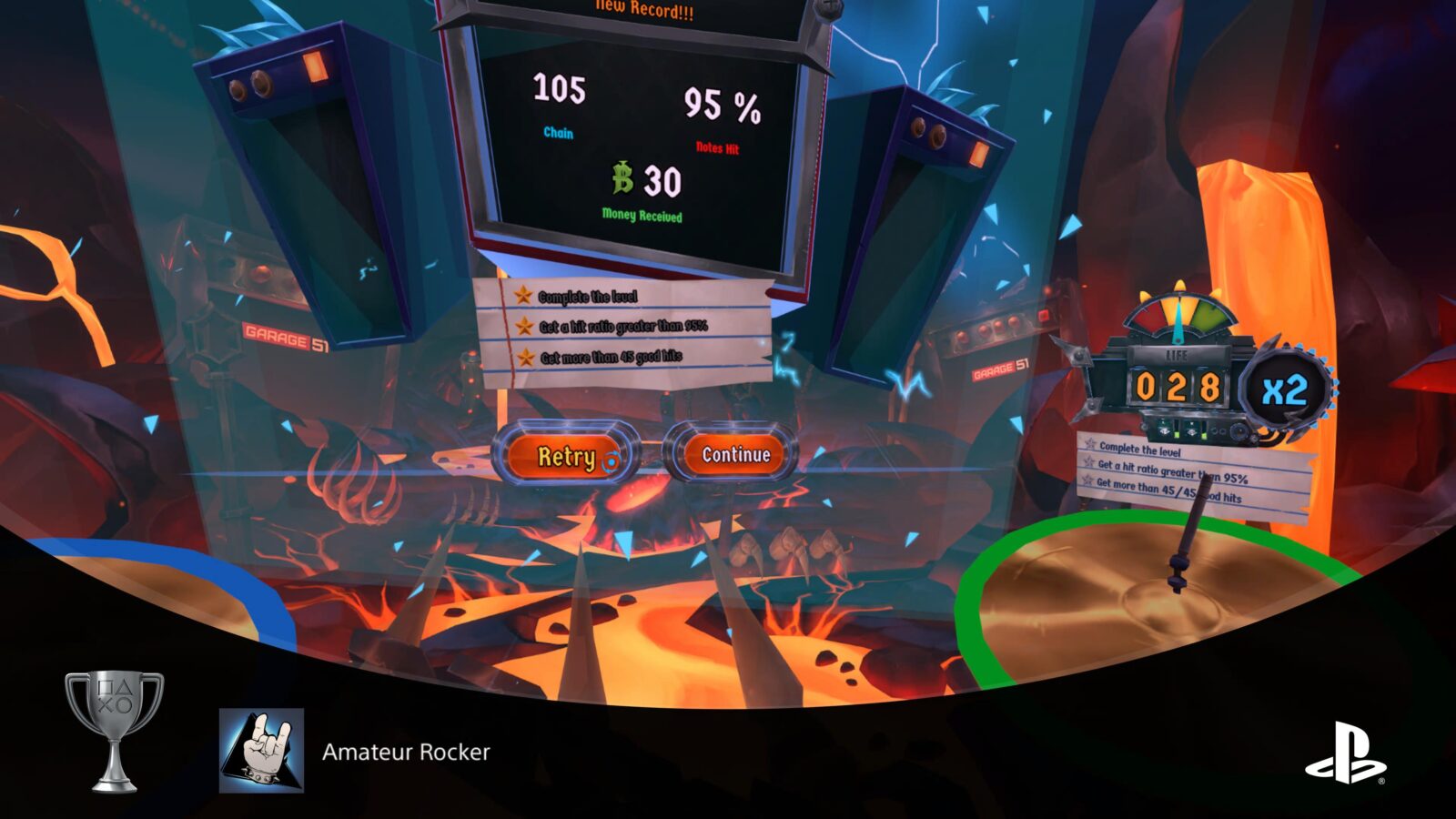The image size is (1456, 819).
Task: Toggle the star for Complete the level
Action: point(521,296)
